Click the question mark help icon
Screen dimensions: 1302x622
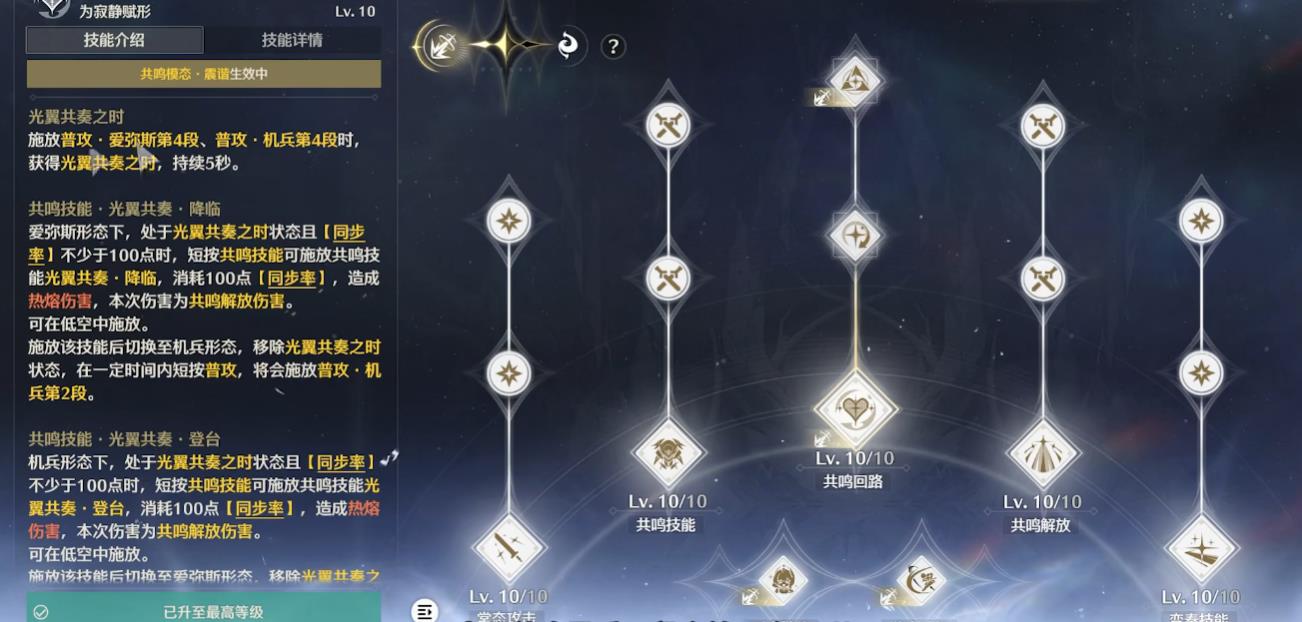613,46
